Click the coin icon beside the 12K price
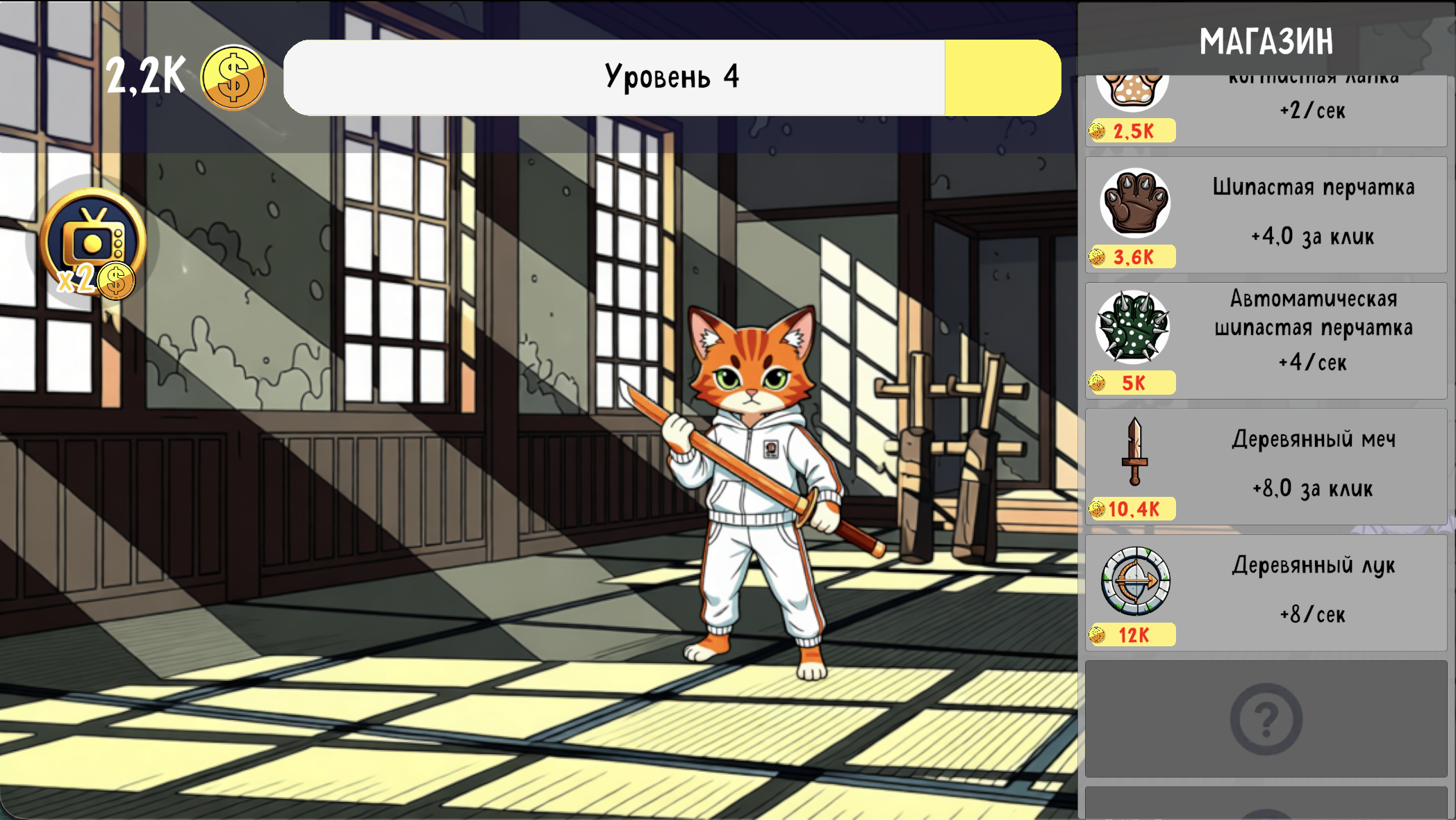The height and width of the screenshot is (820, 1456). tap(1098, 634)
